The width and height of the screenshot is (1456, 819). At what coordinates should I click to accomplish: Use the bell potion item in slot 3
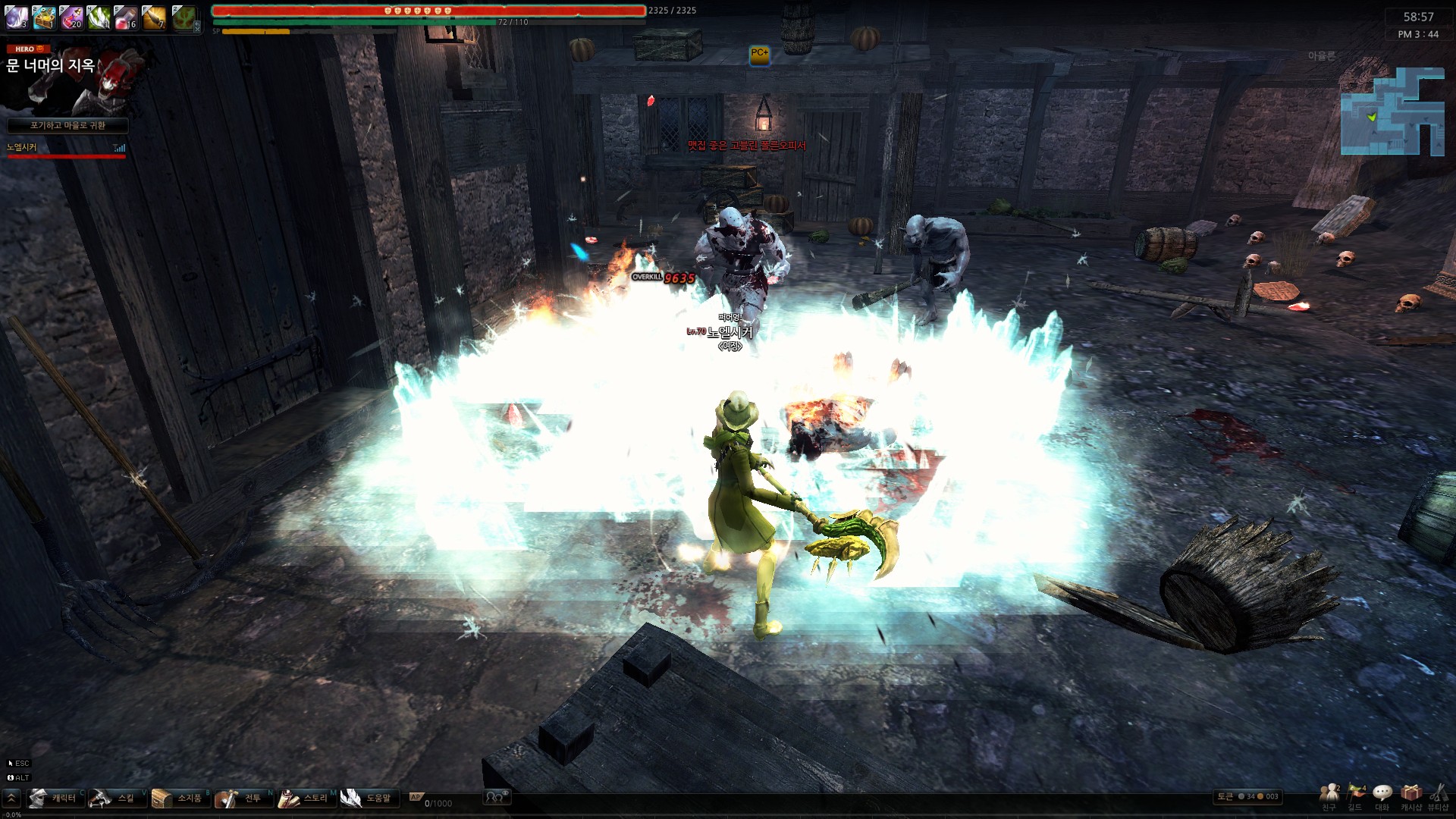(x=71, y=17)
